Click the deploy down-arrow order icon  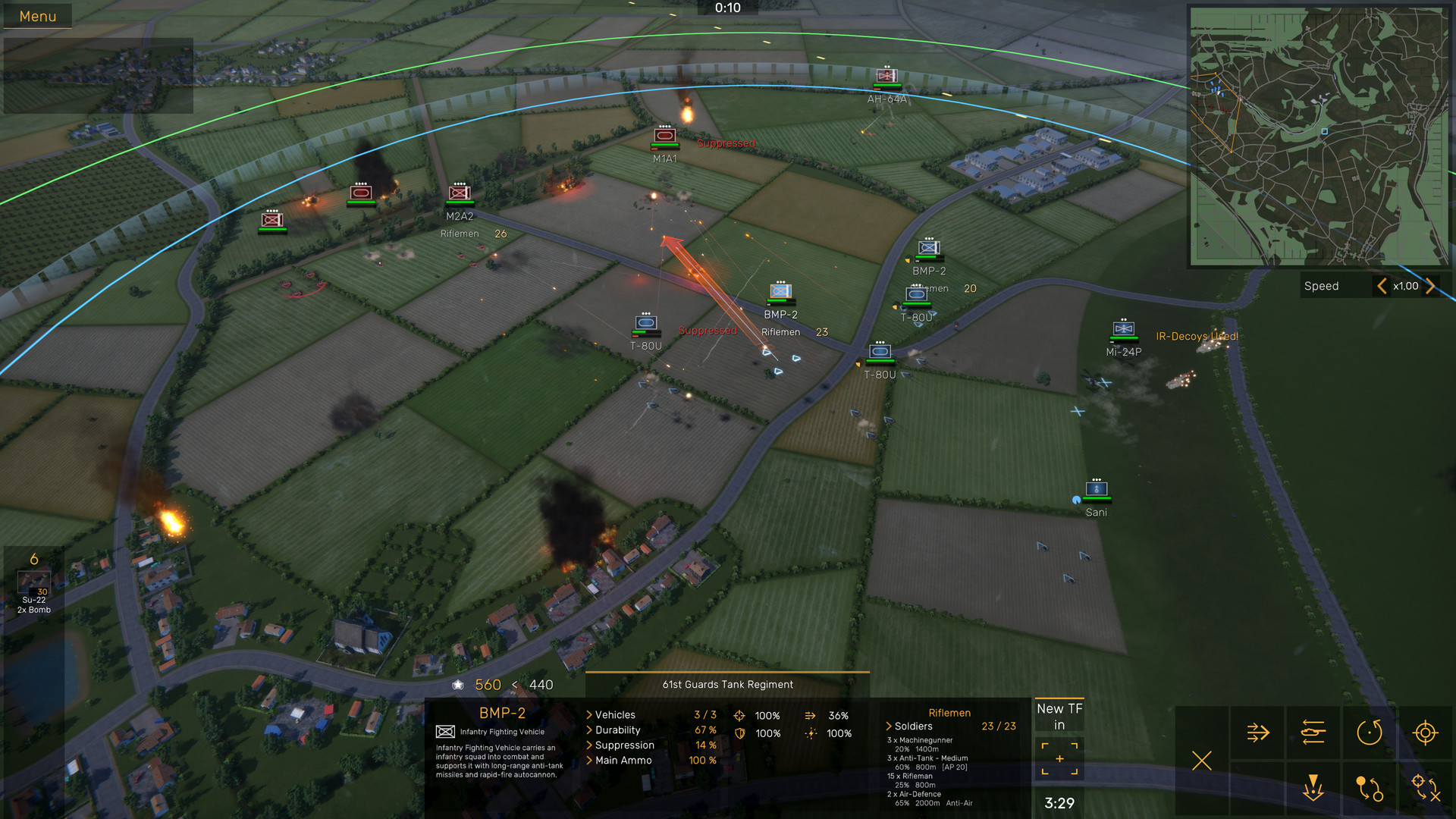[x=1313, y=789]
